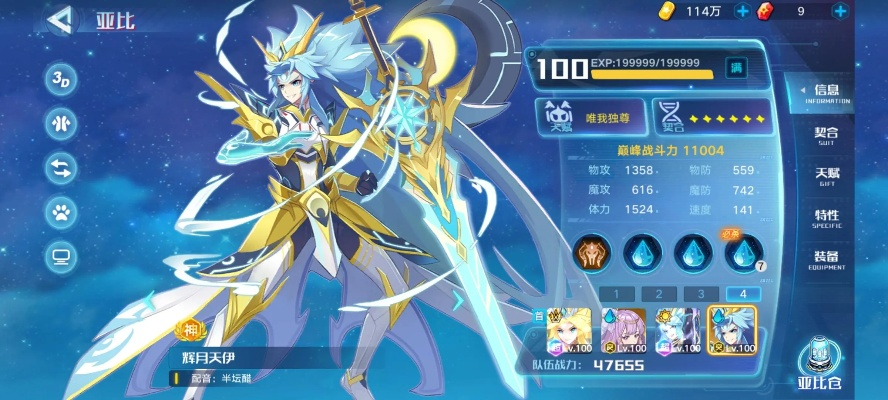Go back using the triangle arrow button
Image resolution: width=888 pixels, height=400 pixels.
pyautogui.click(x=61, y=20)
